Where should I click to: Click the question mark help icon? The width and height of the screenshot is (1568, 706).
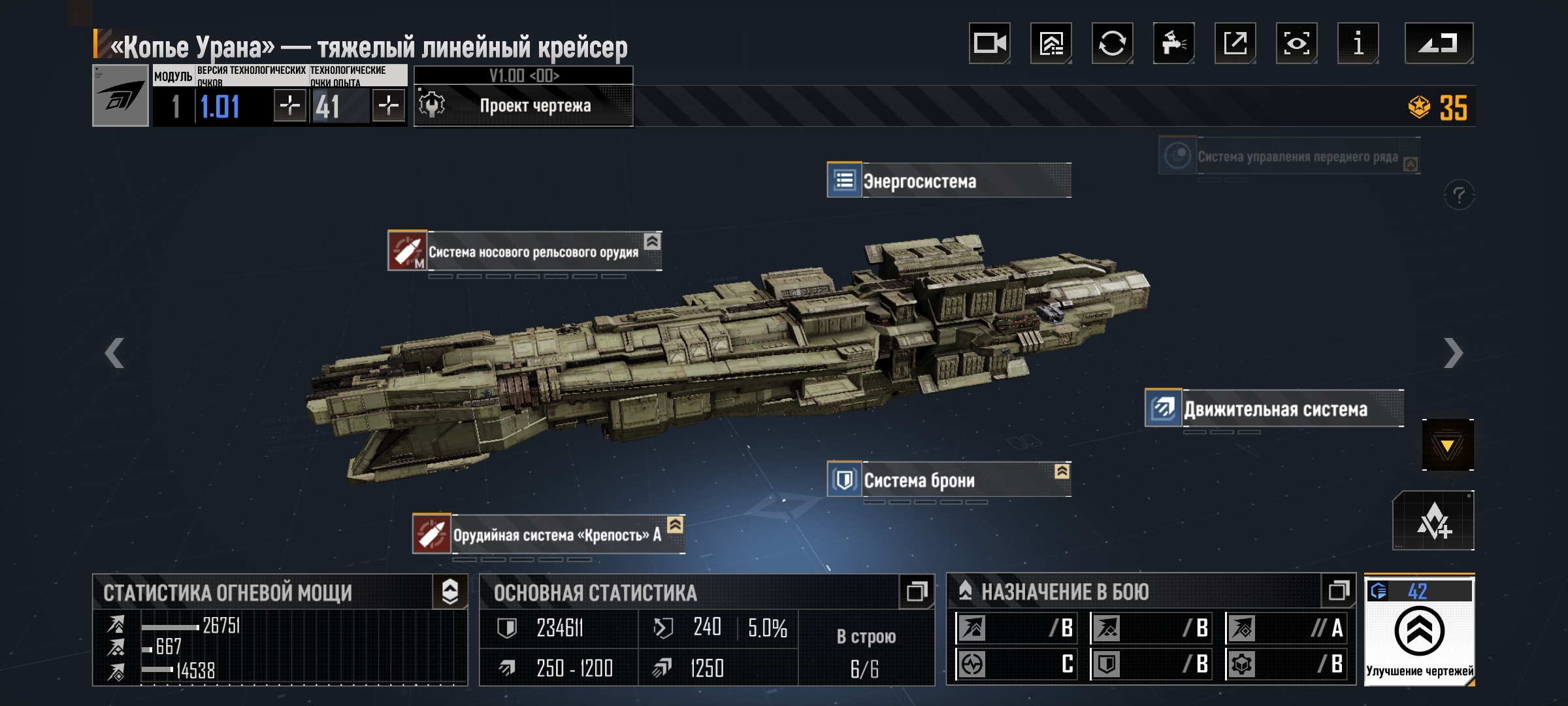pos(1459,195)
